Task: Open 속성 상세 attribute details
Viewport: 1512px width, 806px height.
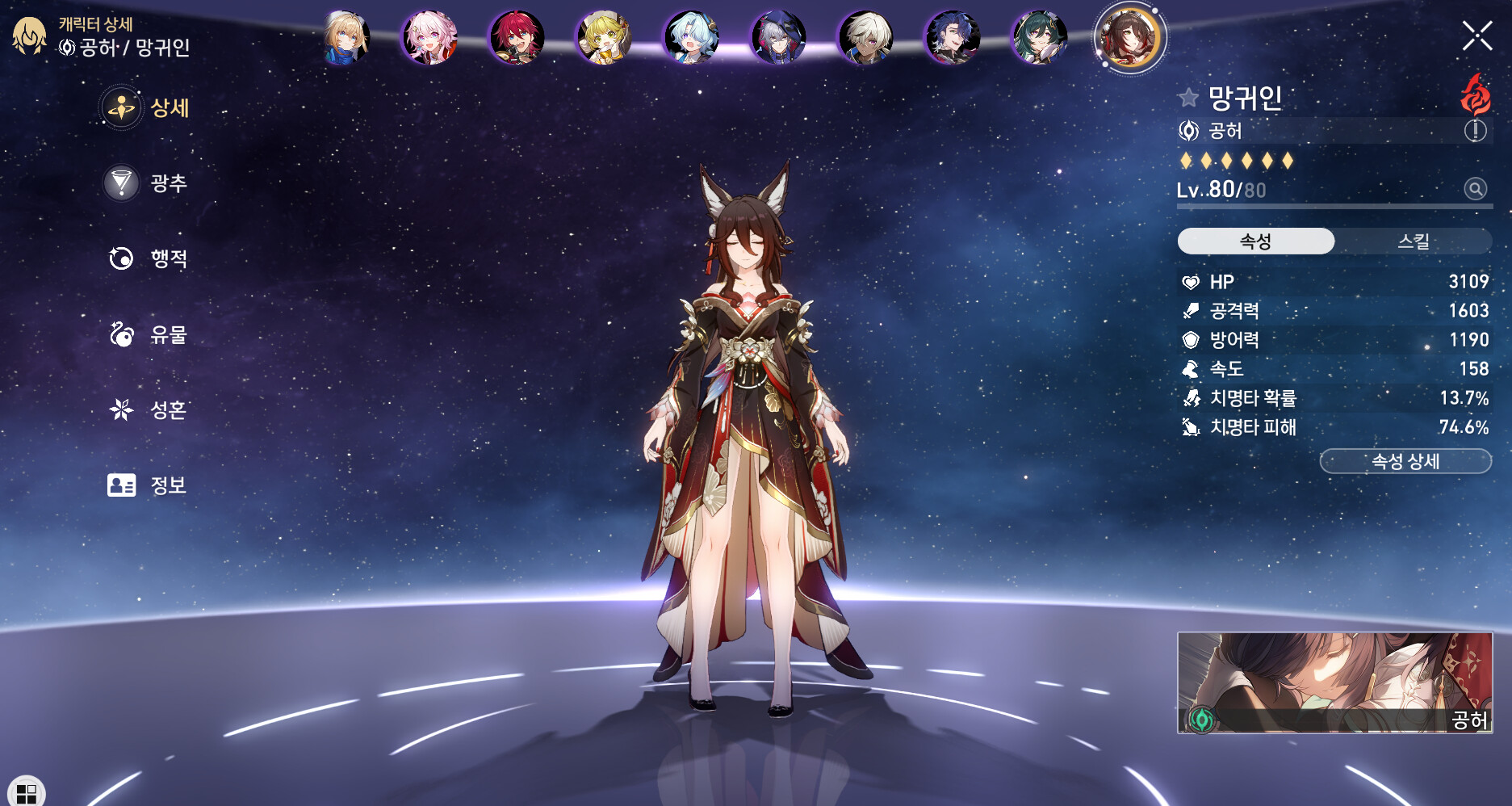Action: [x=1405, y=462]
